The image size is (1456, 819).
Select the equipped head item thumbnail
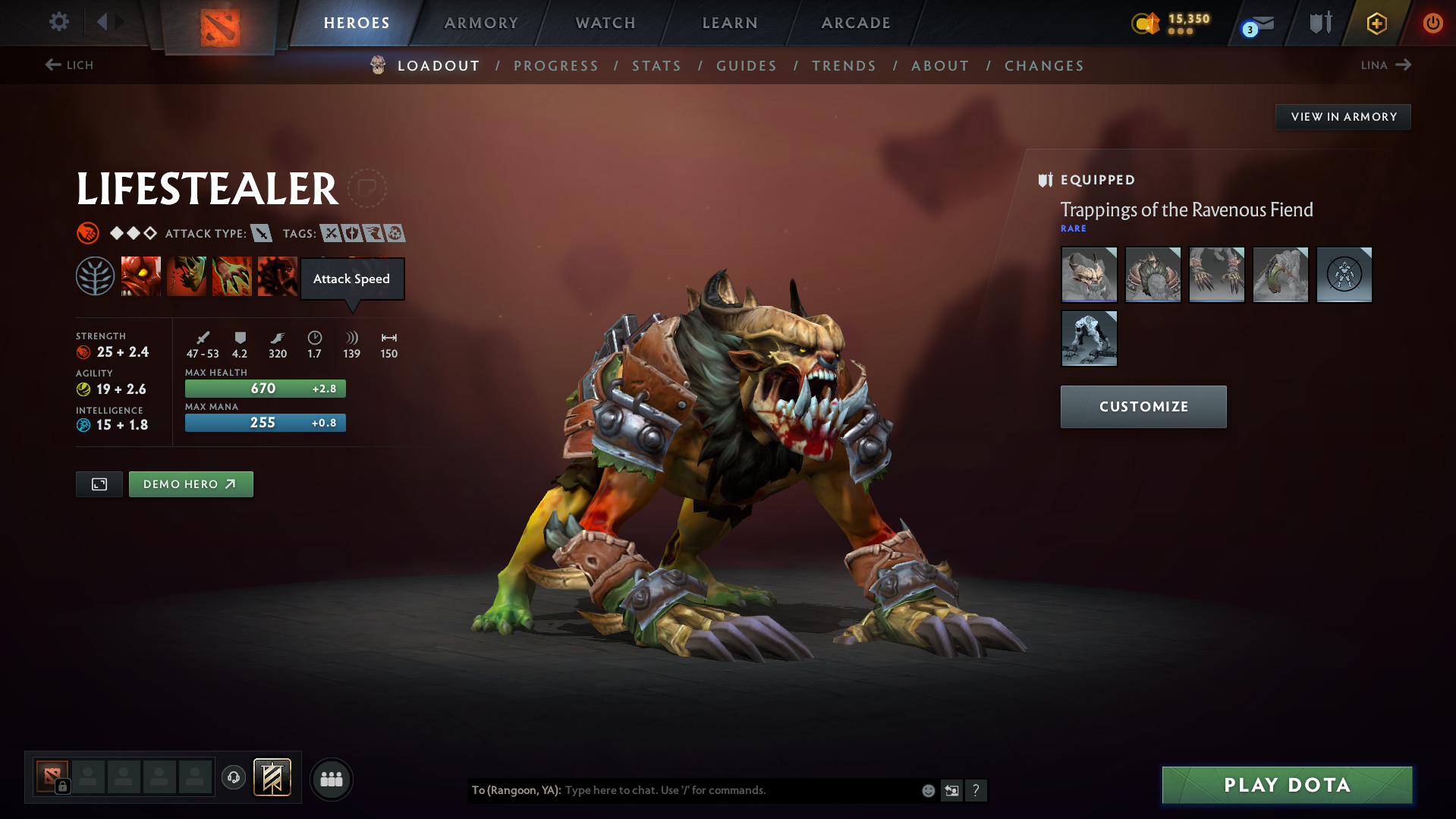point(1089,275)
